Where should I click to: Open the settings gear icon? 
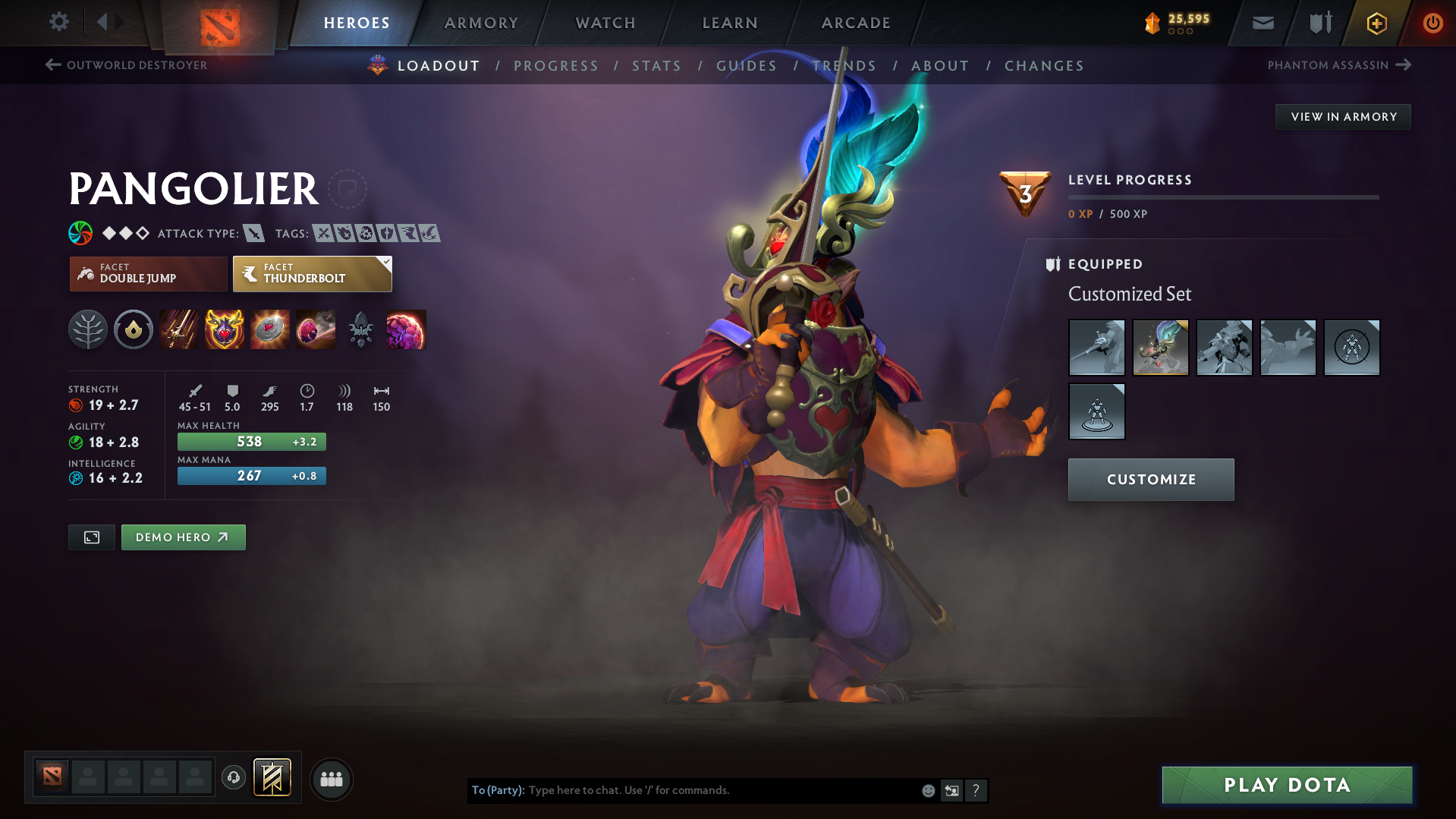(x=58, y=22)
